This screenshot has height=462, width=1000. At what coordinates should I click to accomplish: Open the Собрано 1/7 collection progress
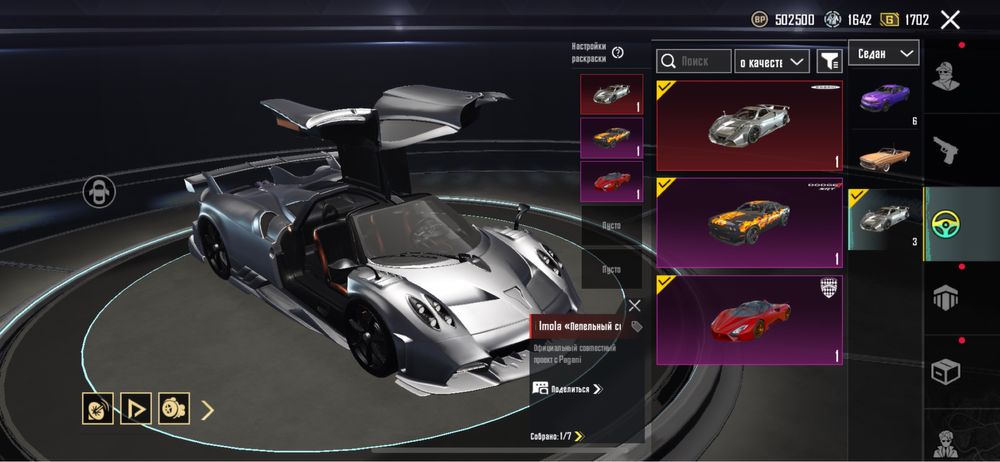click(x=557, y=436)
